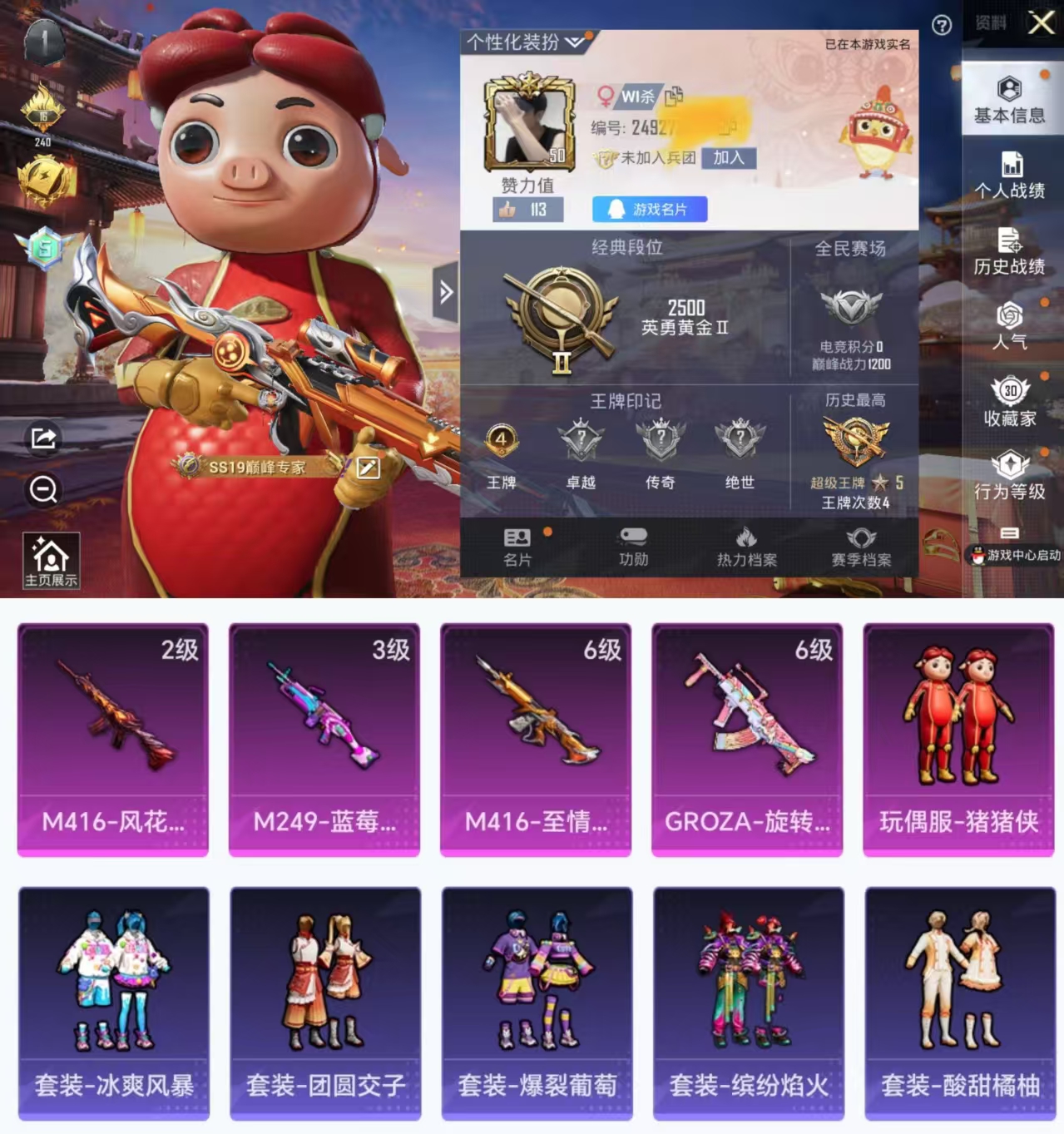The height and width of the screenshot is (1134, 1064).
Task: Switch to the 功勋 merit tab
Action: coord(633,547)
